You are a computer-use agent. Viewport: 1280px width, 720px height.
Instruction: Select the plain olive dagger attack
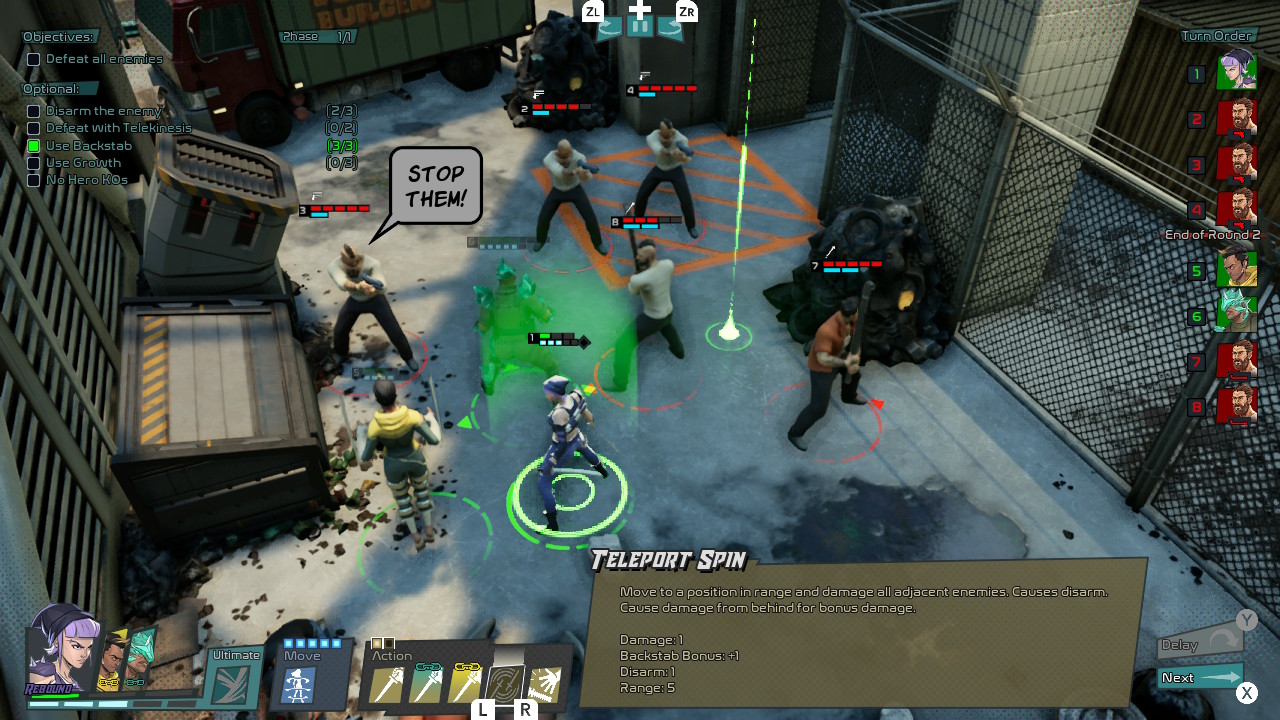tap(387, 685)
